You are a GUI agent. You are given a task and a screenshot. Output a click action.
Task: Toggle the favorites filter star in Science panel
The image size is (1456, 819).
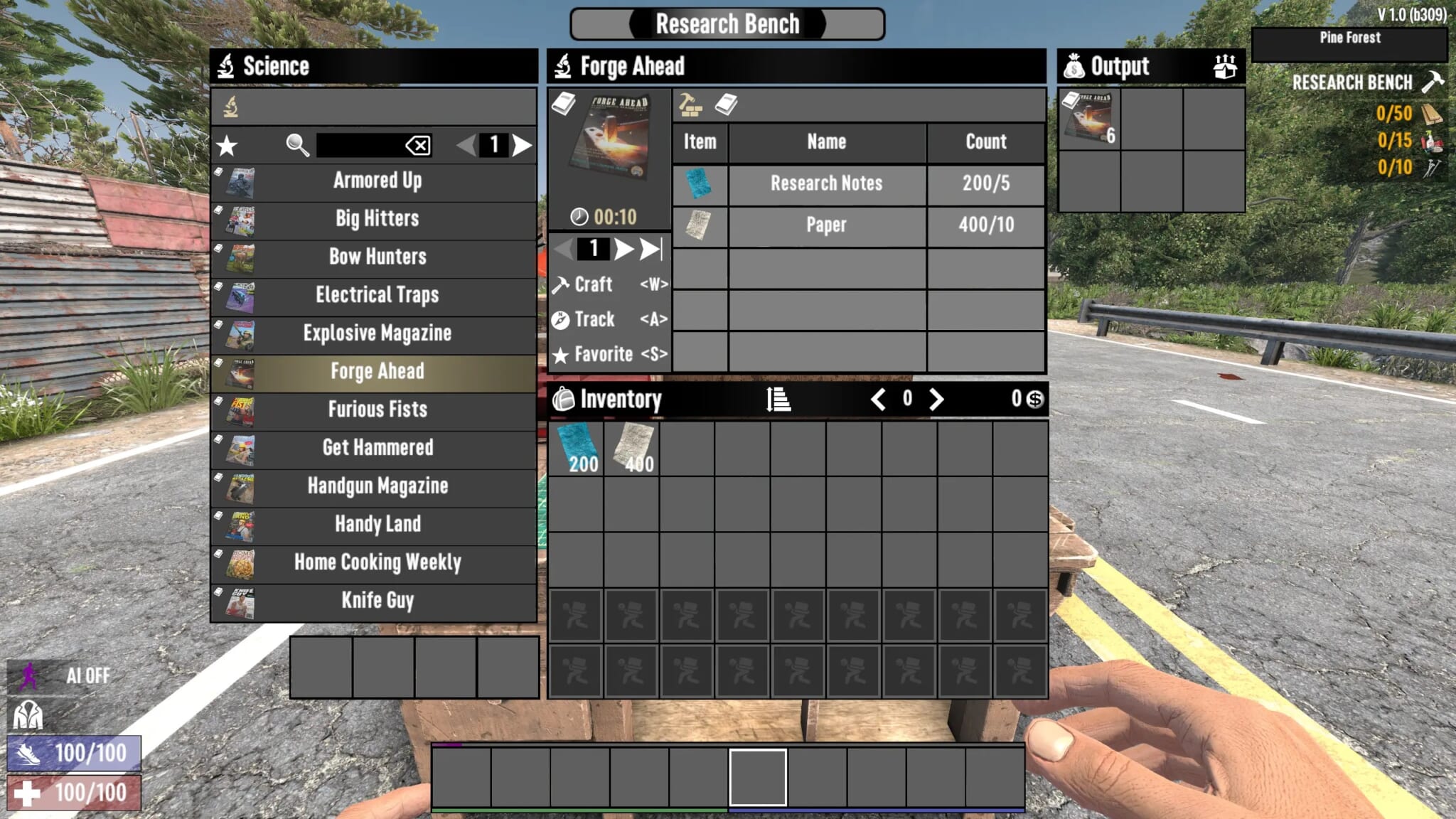point(225,144)
